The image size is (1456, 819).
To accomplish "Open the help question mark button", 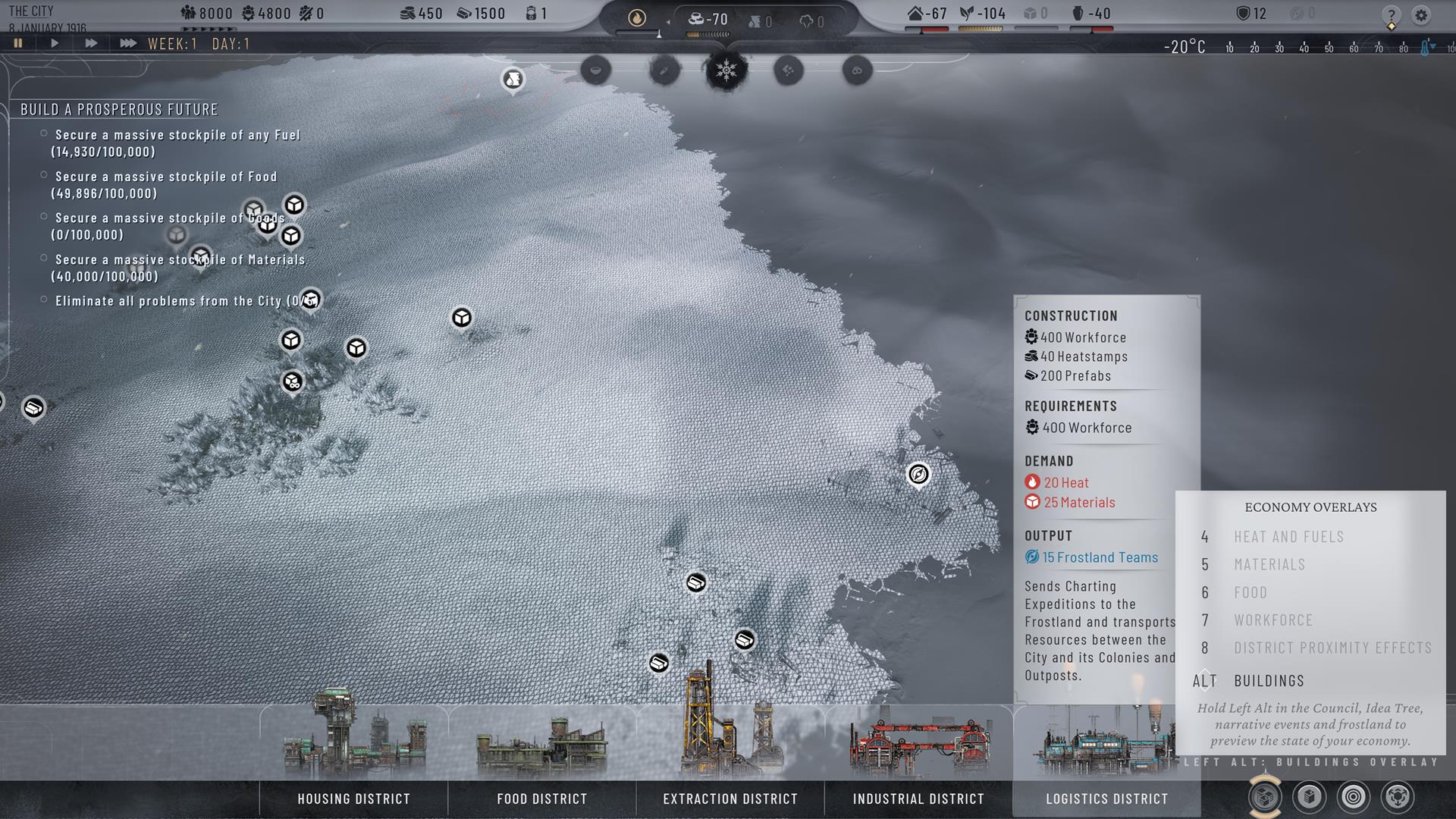I will [1391, 14].
